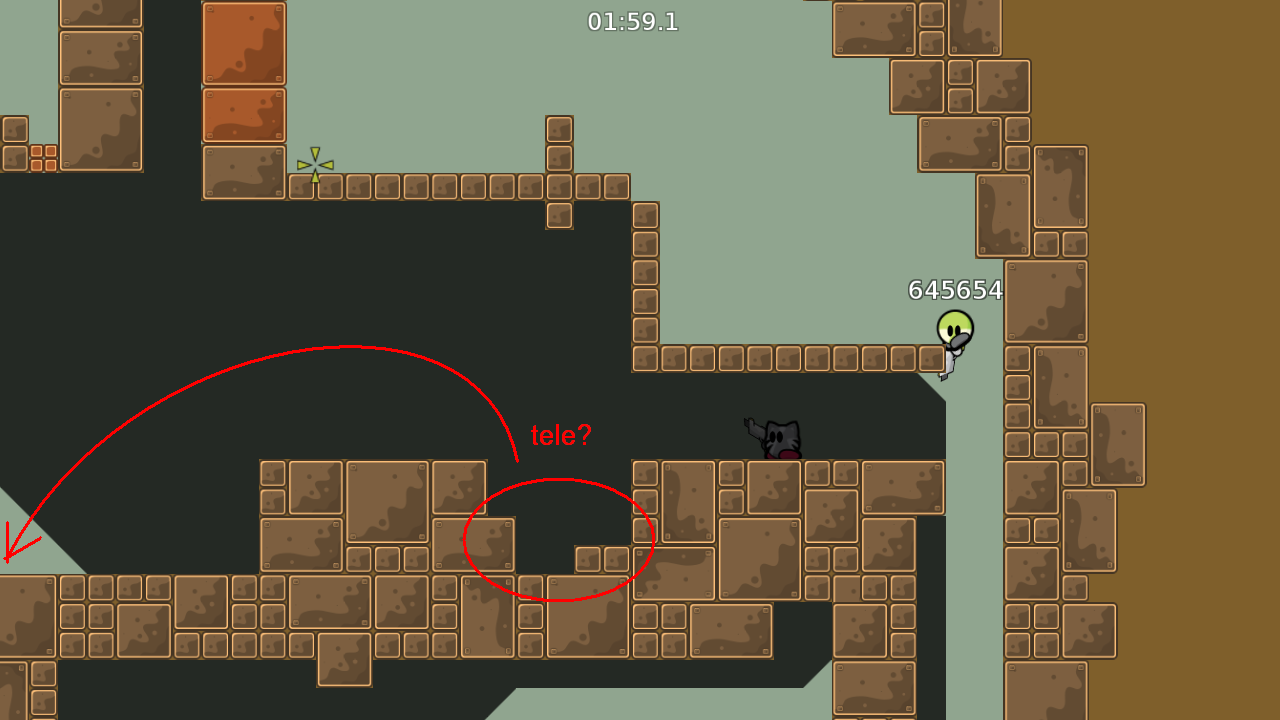Click the timer showing 01:59.1
Screen dimensions: 1280x720
click(x=632, y=22)
